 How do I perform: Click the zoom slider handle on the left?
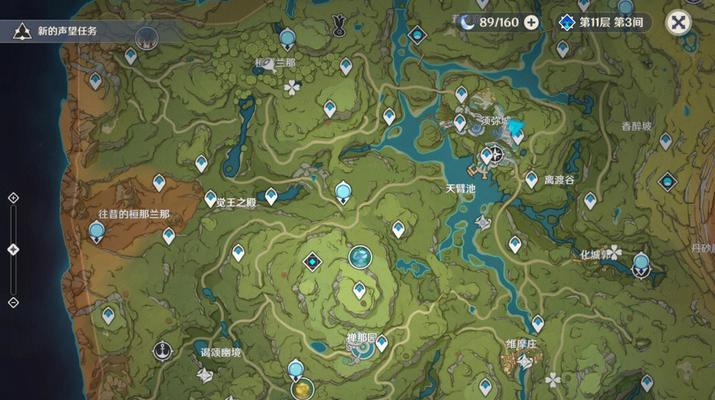13,249
